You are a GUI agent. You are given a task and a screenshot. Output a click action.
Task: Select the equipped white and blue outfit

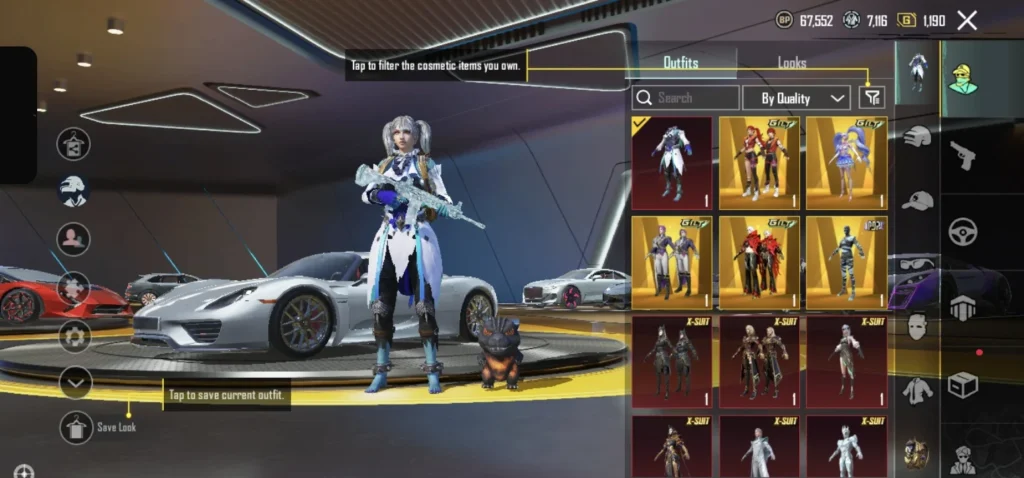[x=672, y=163]
